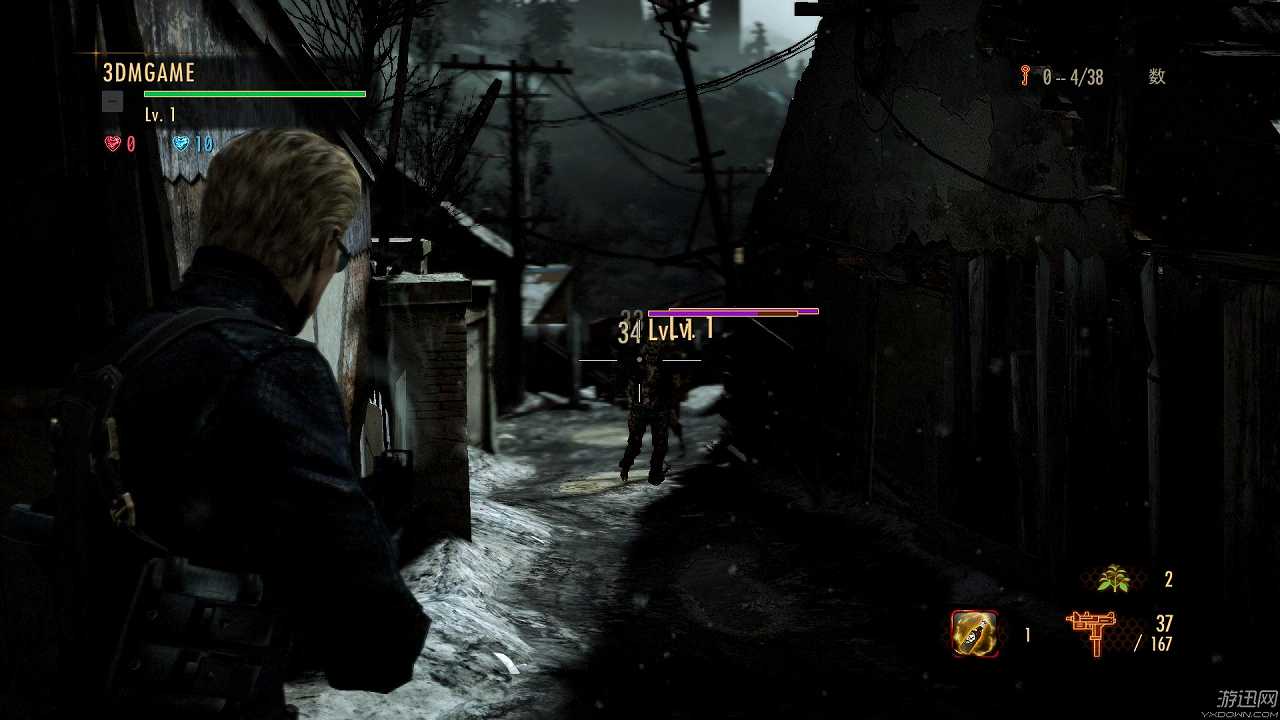Click the blue heart icon
The image size is (1280, 720).
181,144
